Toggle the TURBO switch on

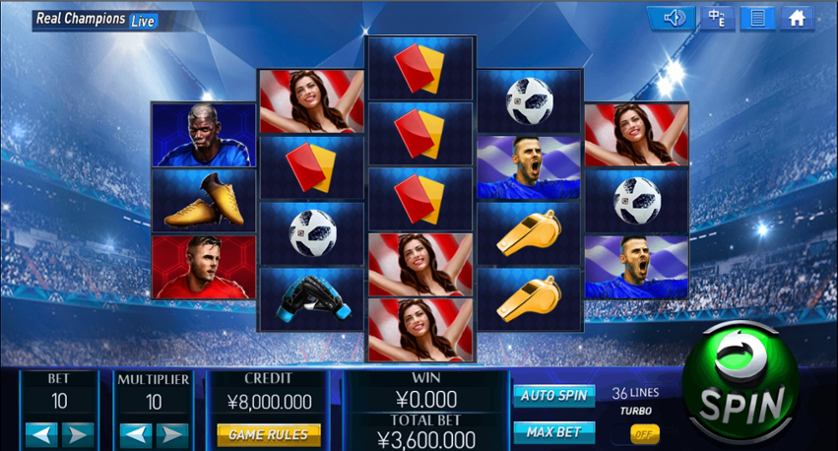click(644, 434)
